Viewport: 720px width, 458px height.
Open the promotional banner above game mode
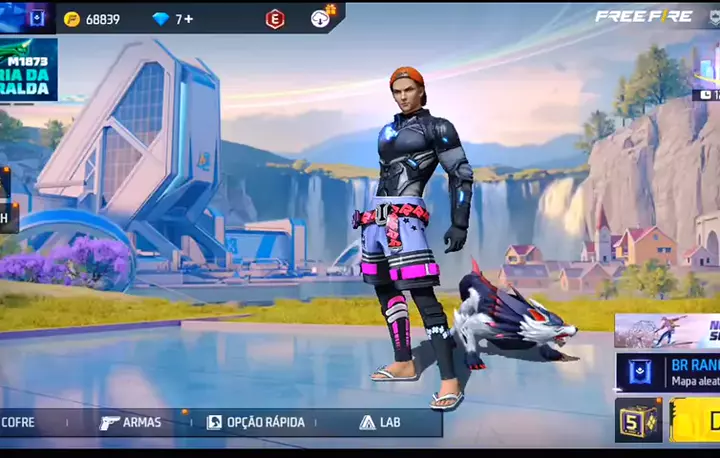[x=667, y=330]
